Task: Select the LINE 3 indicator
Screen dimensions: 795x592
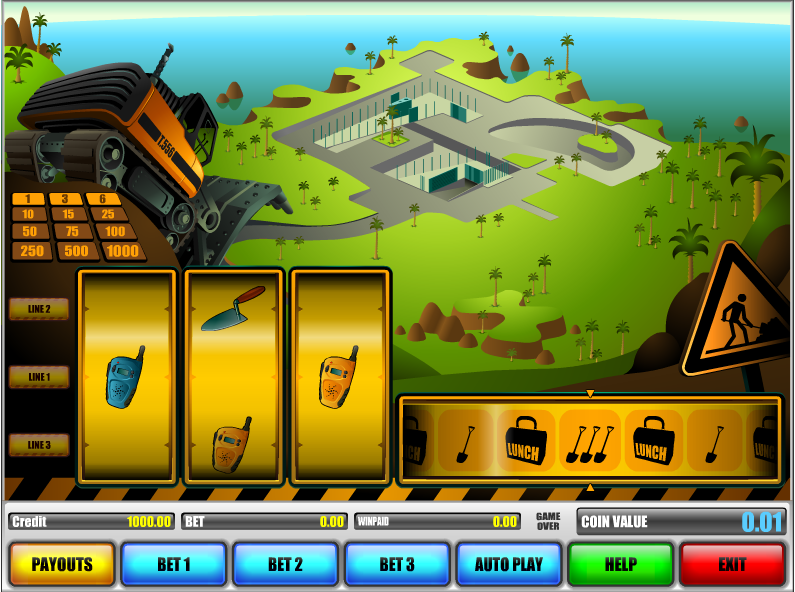Action: point(39,445)
